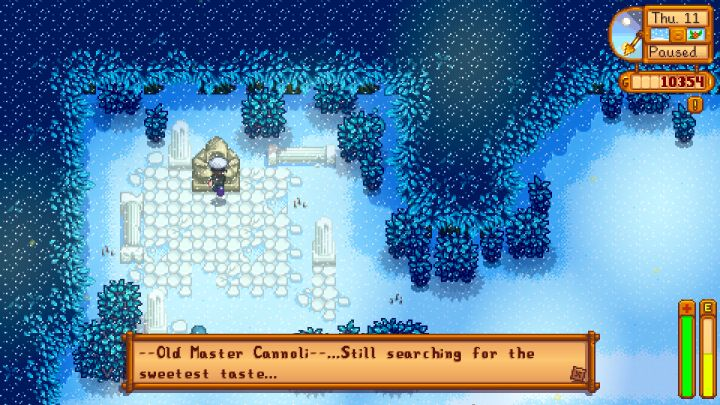Open the quest journal exclamation icon
The height and width of the screenshot is (405, 720).
pyautogui.click(x=695, y=104)
